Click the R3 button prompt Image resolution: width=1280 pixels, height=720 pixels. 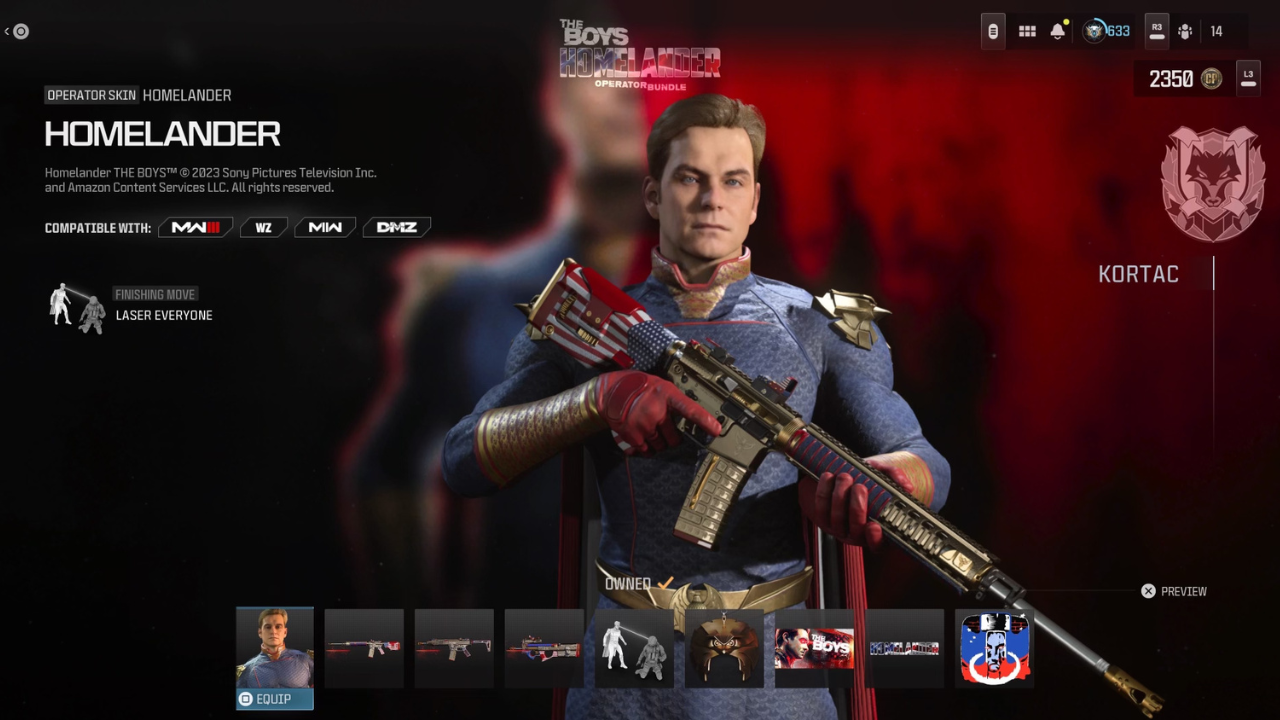point(1156,31)
